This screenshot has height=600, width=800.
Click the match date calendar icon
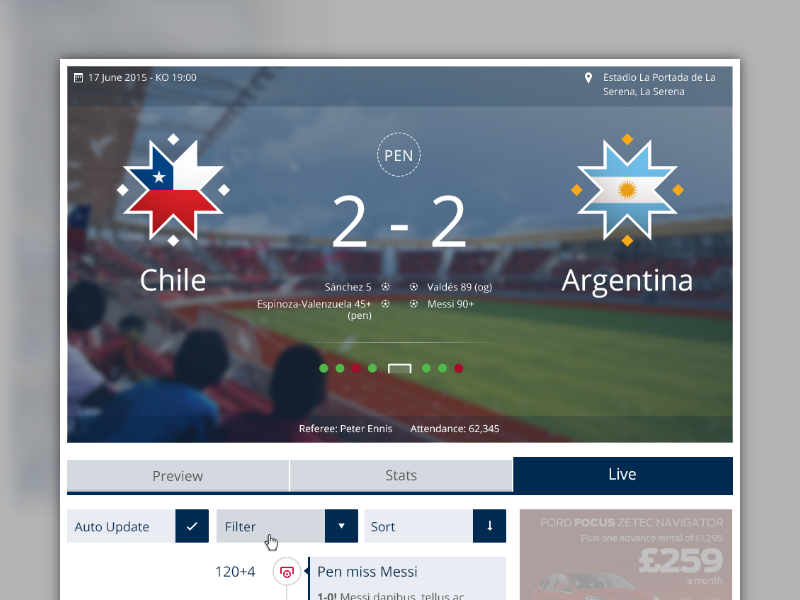pyautogui.click(x=78, y=77)
